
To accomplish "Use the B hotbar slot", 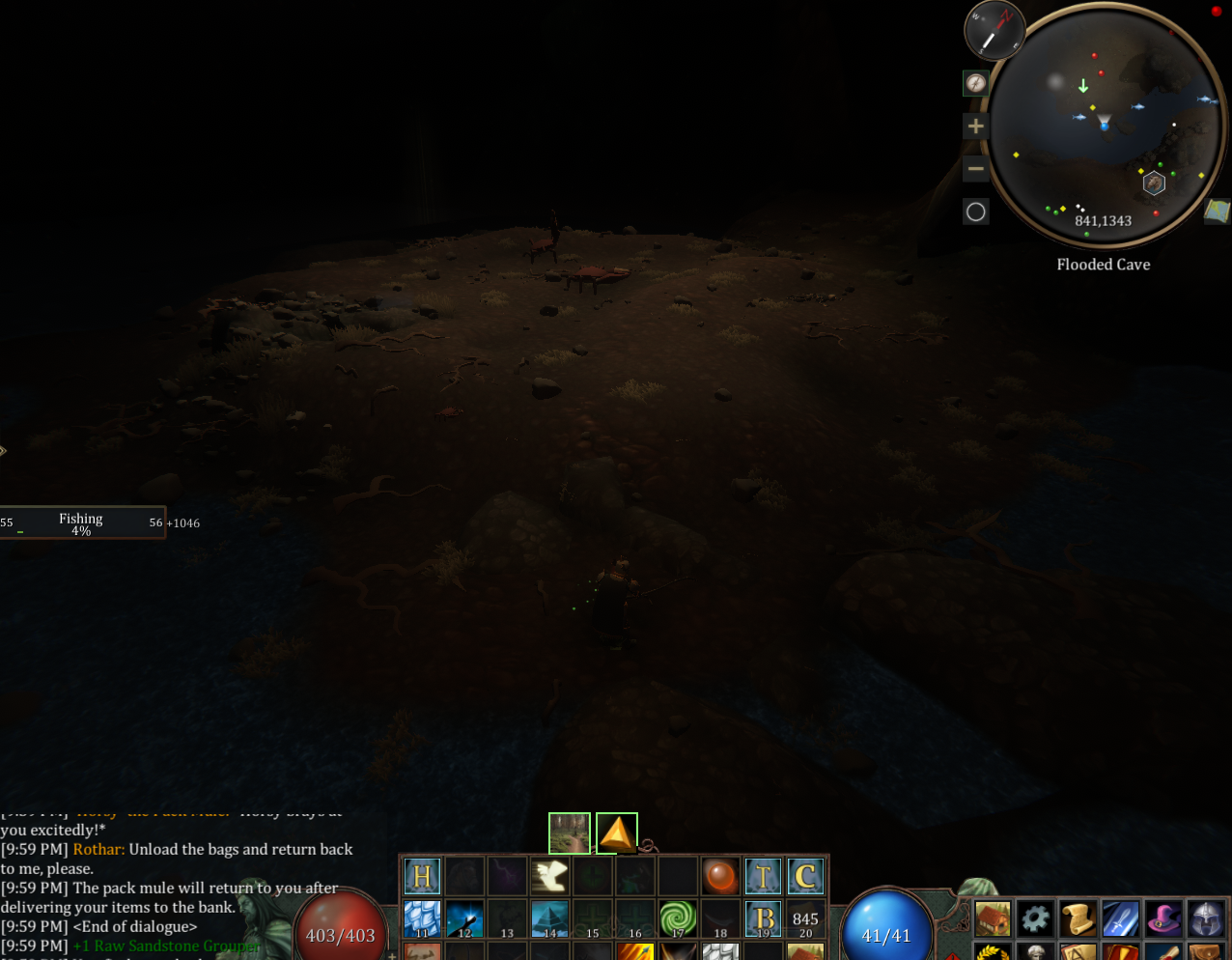I will (763, 918).
